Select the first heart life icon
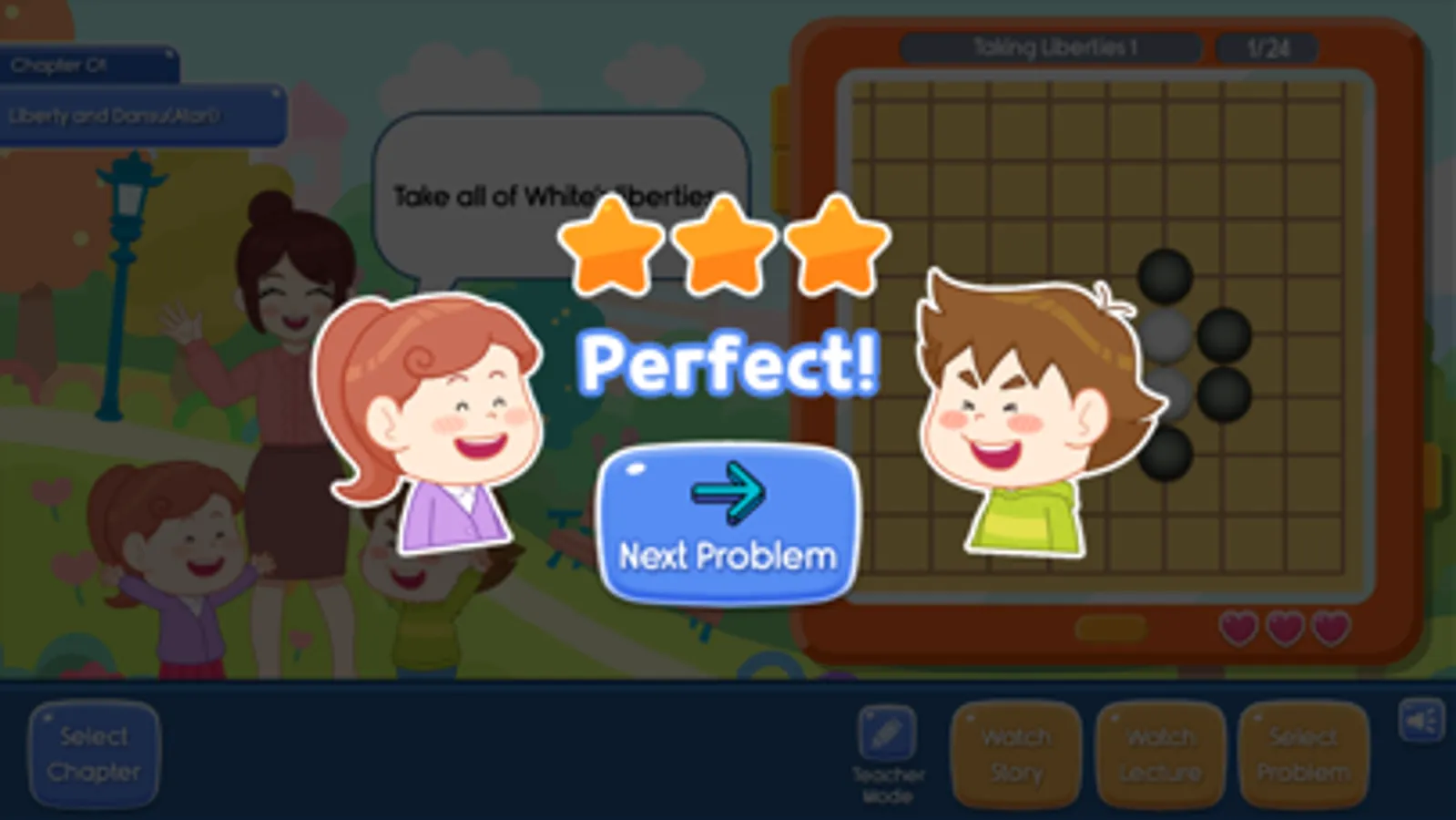 coord(1237,629)
